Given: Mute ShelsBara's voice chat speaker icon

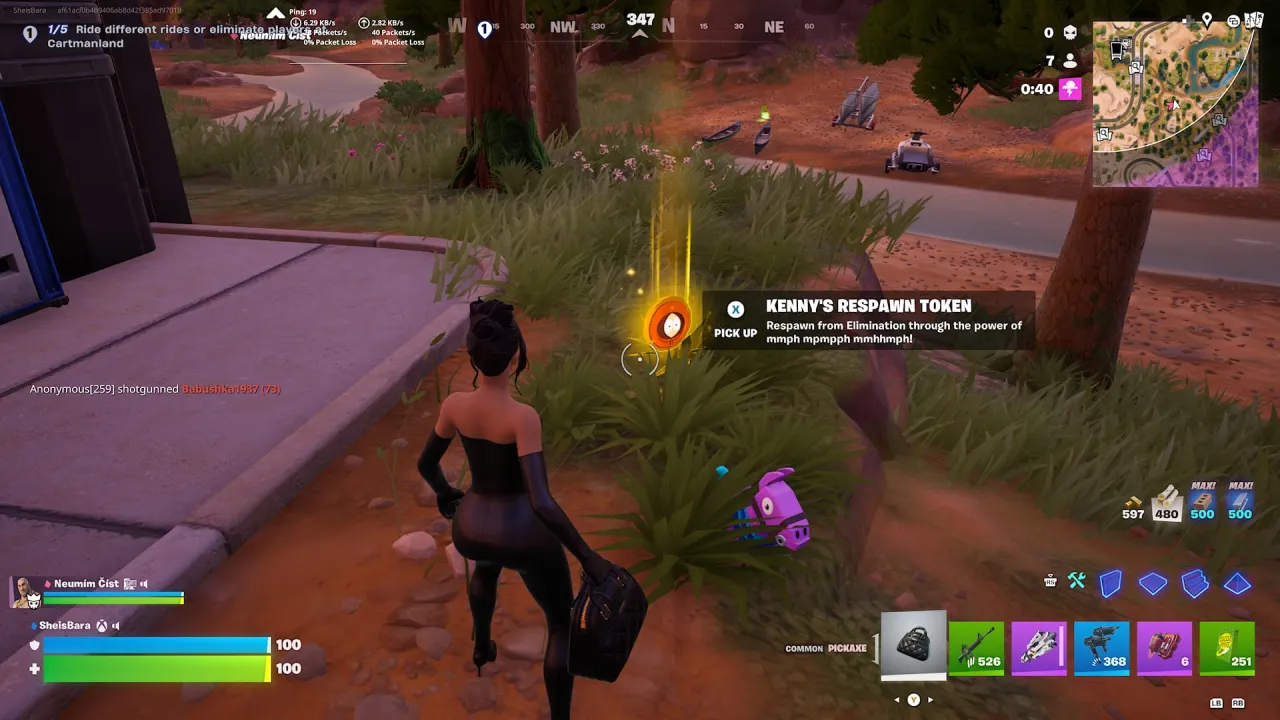Looking at the screenshot, I should point(118,625).
